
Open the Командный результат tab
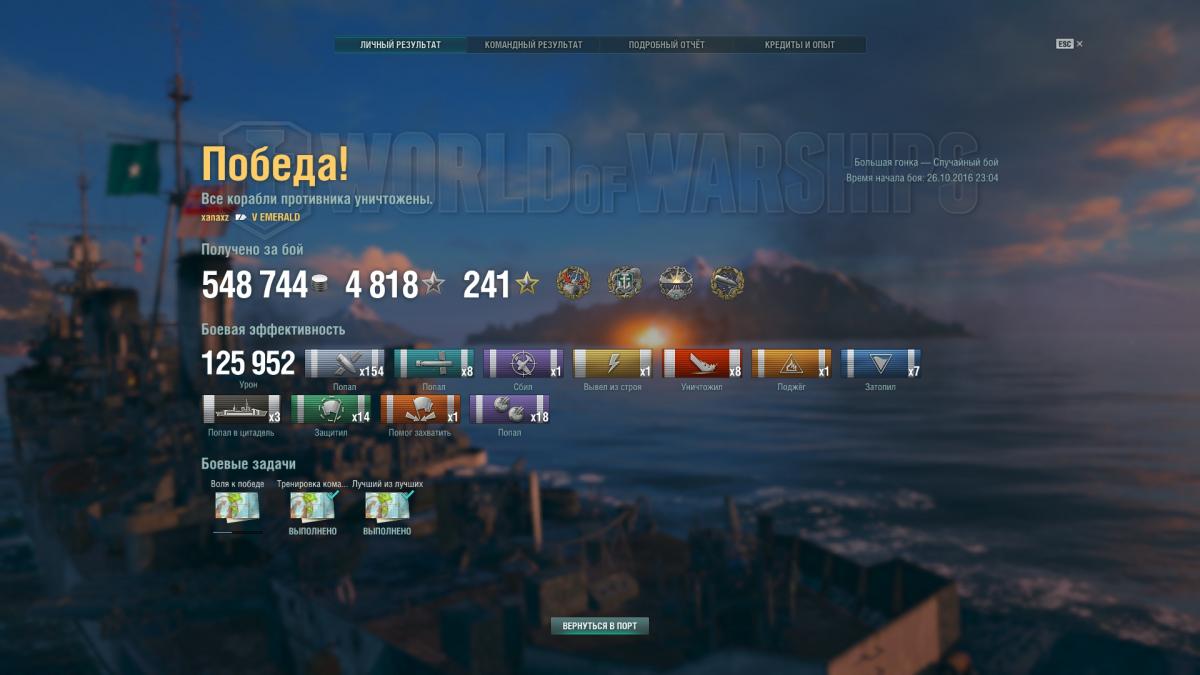pyautogui.click(x=533, y=45)
